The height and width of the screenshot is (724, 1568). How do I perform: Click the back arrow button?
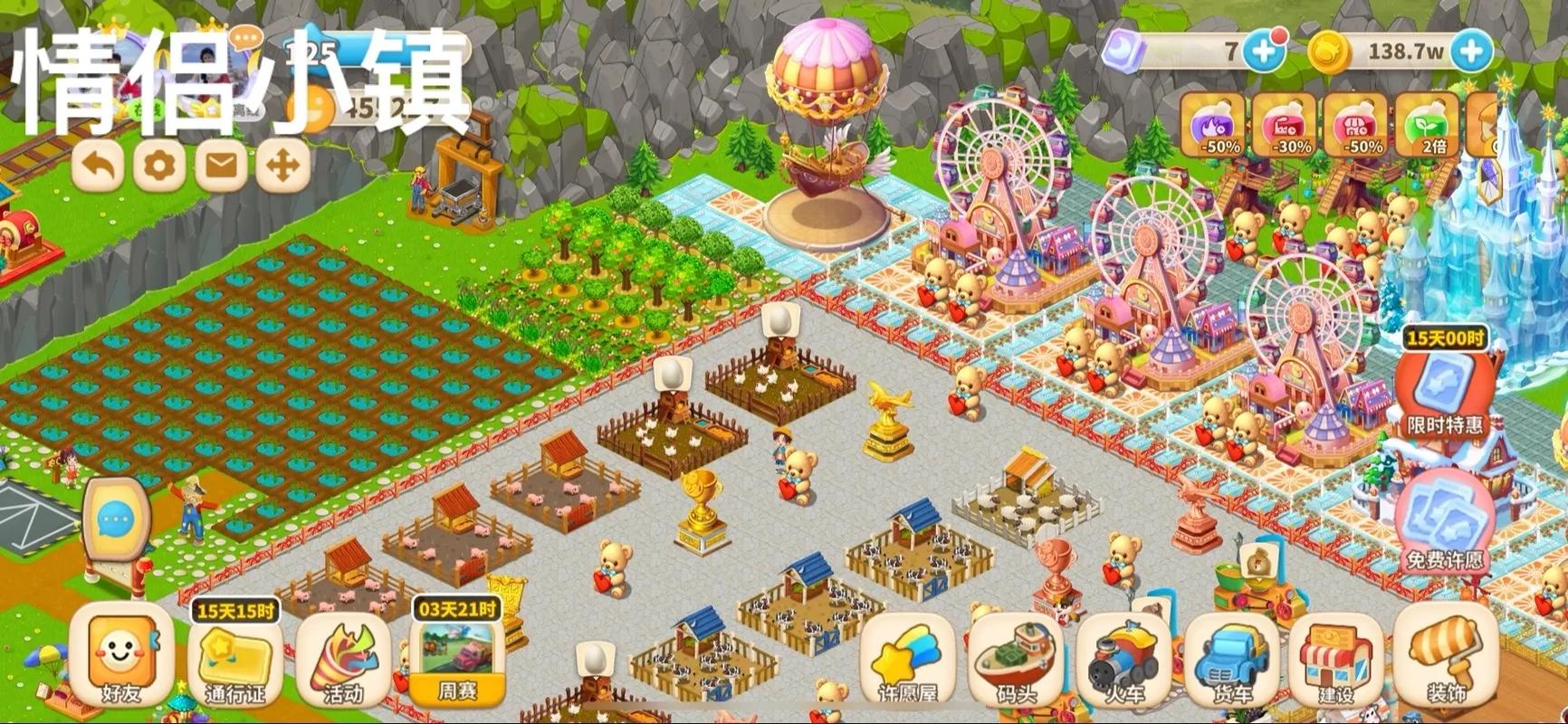(x=100, y=166)
